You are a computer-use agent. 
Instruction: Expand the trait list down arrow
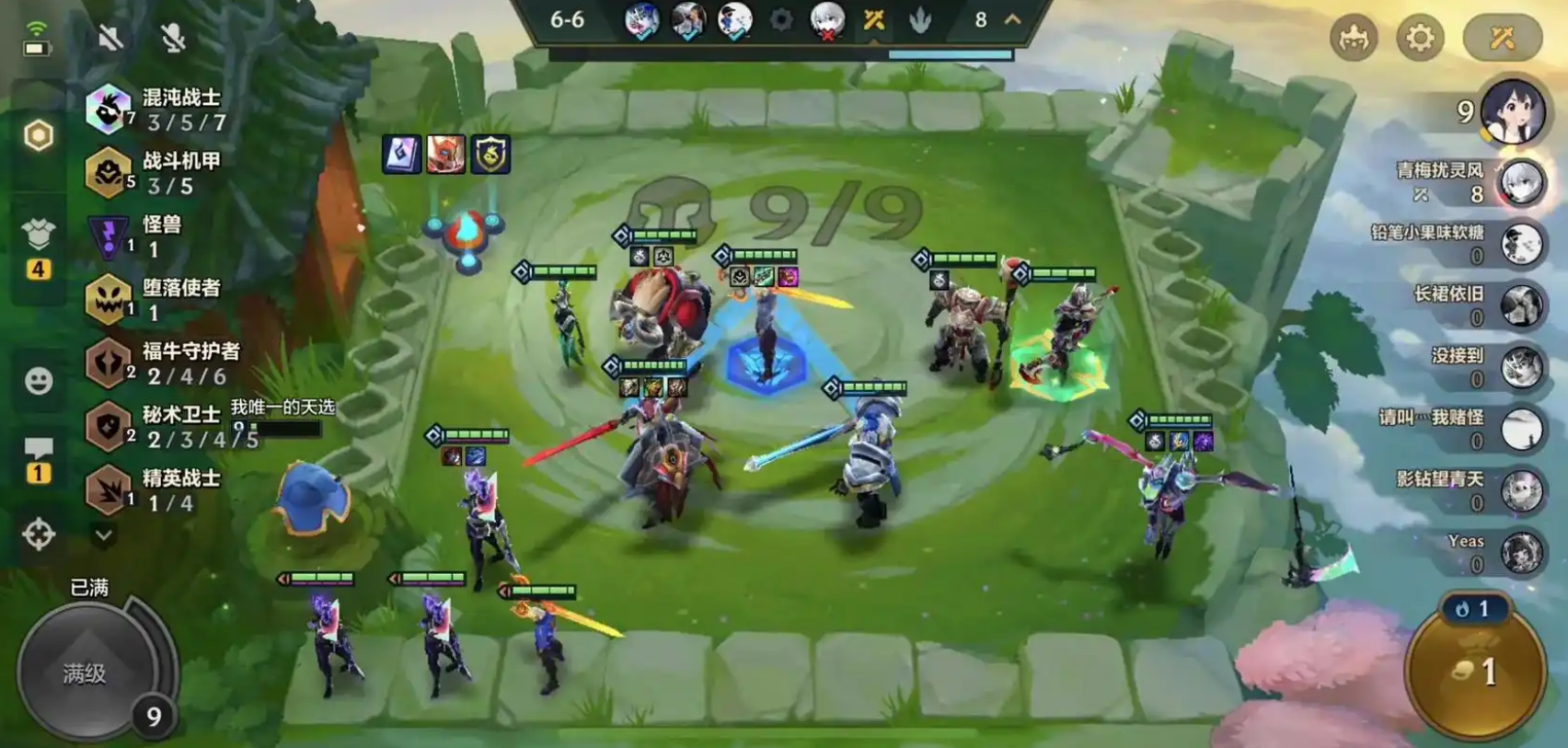pyautogui.click(x=104, y=535)
